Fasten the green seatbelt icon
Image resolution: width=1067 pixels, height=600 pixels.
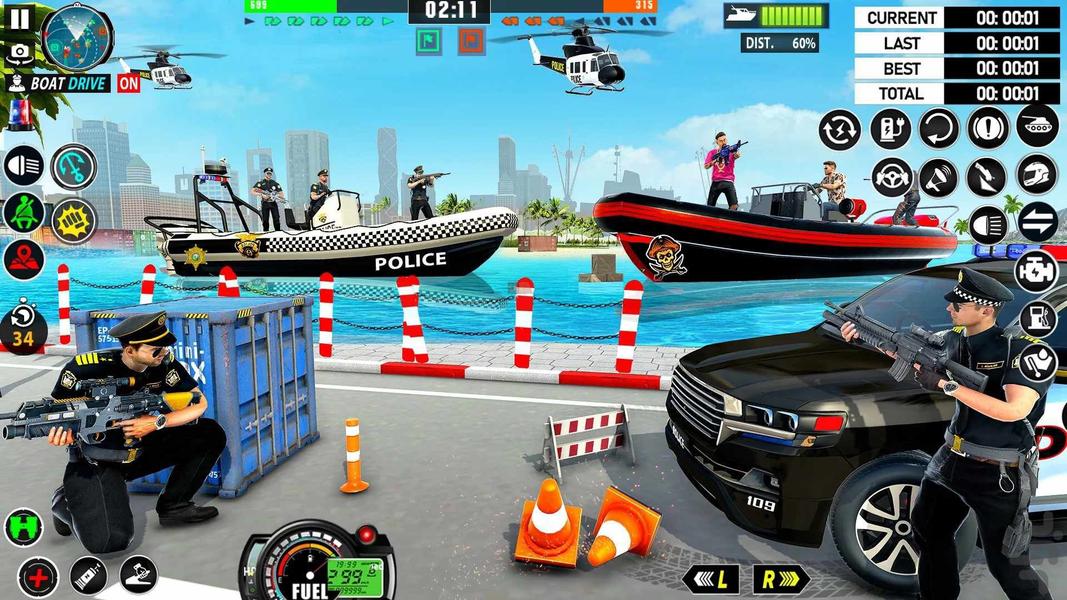tap(22, 213)
